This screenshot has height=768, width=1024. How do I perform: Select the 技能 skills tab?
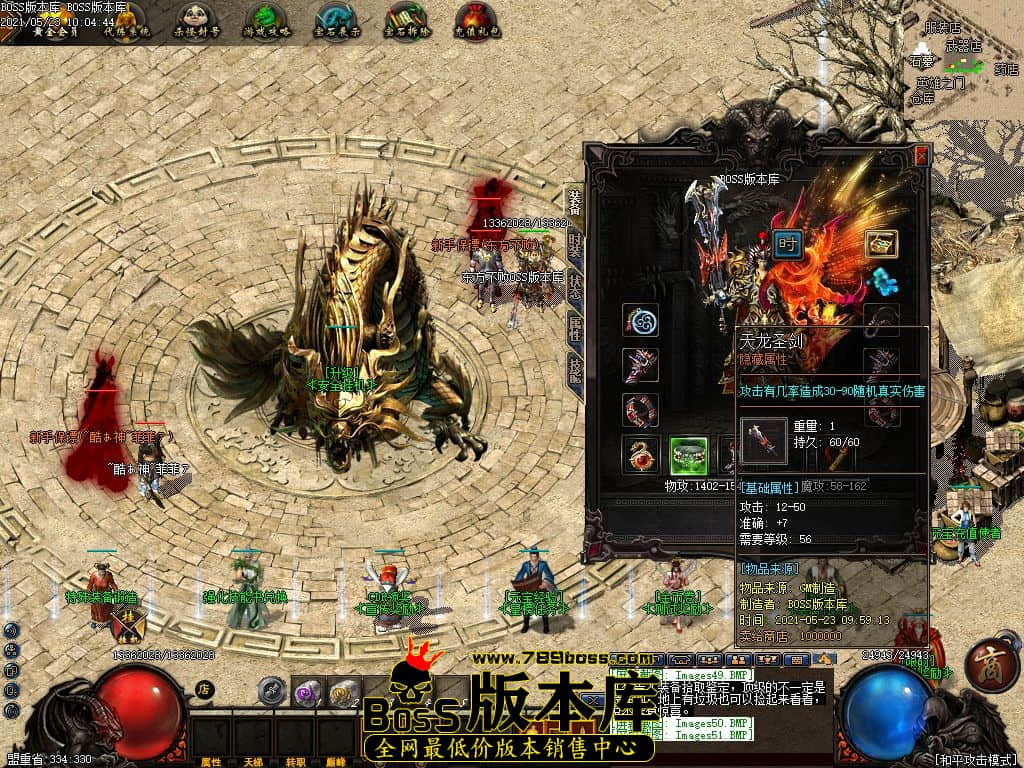[575, 366]
